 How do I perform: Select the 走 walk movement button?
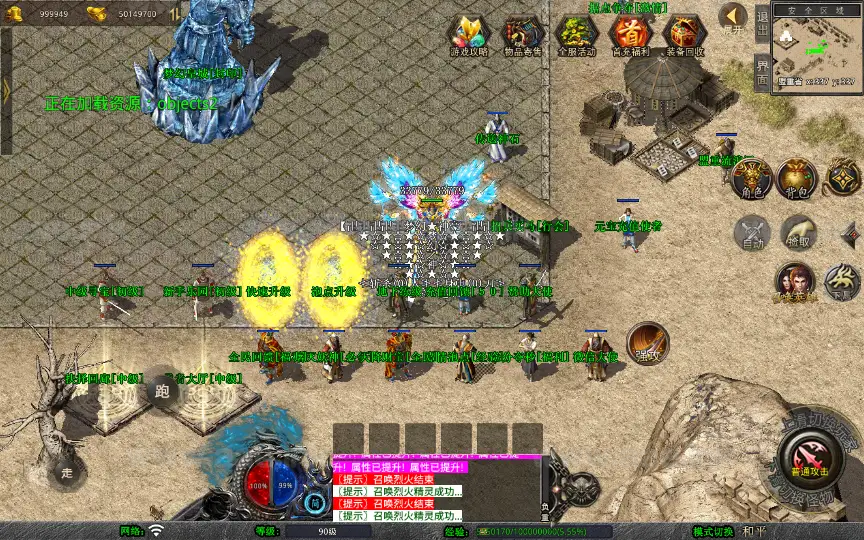tap(67, 471)
